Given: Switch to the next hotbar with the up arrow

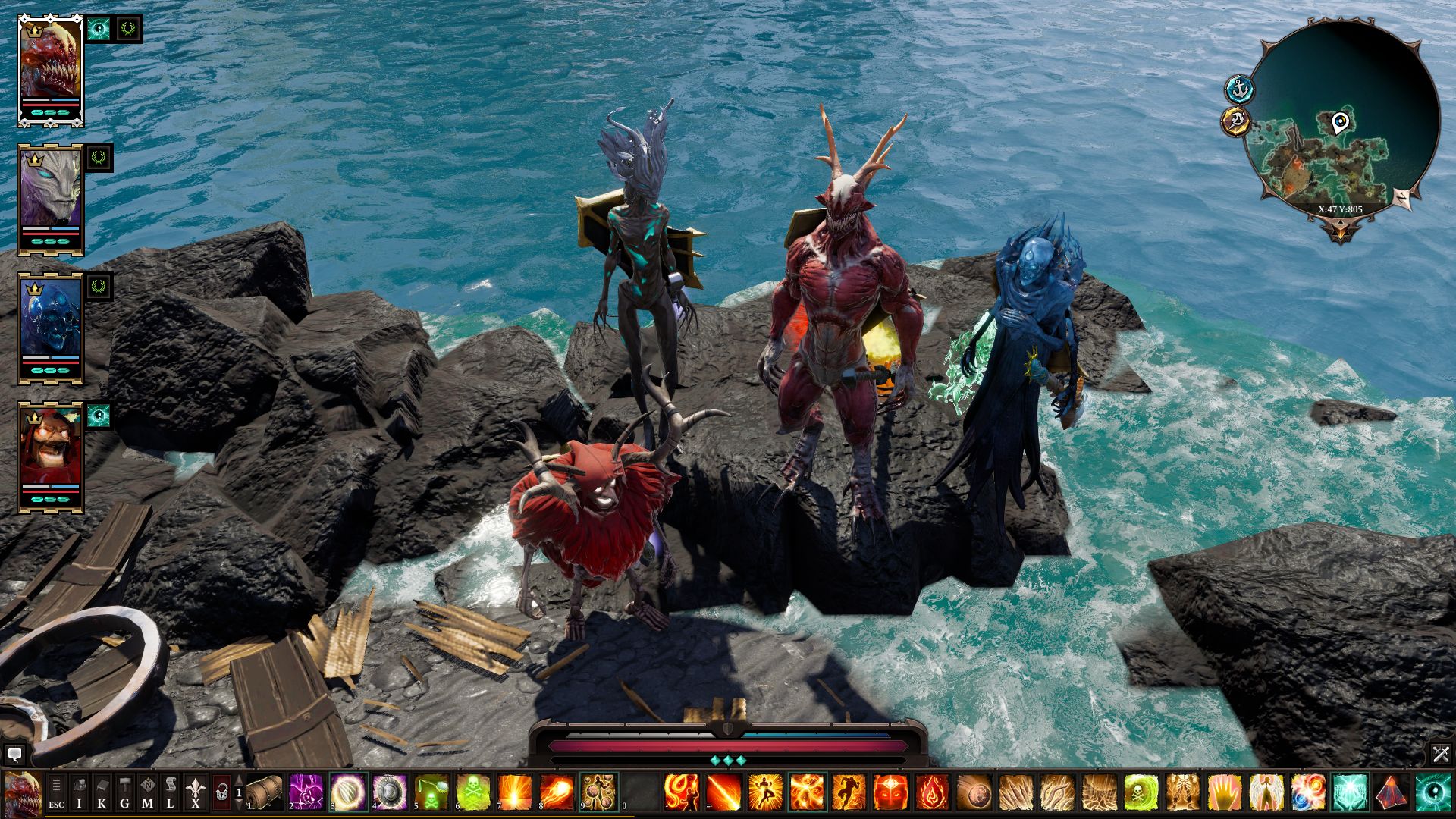Looking at the screenshot, I should 239,781.
